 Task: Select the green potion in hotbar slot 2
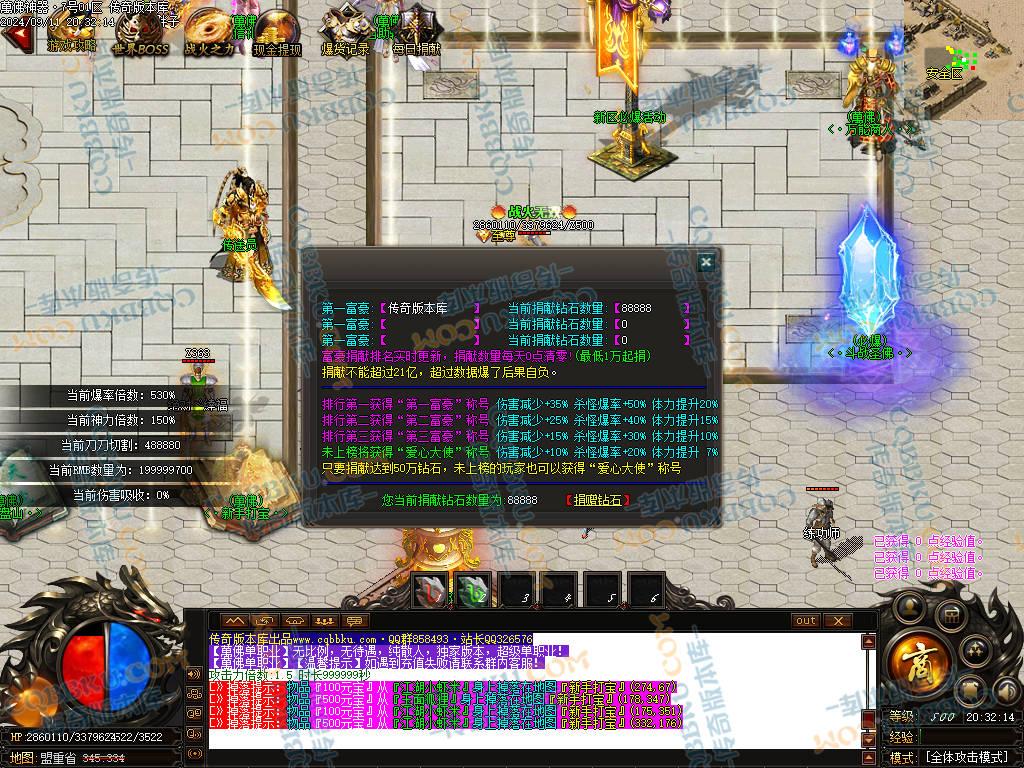pos(473,590)
